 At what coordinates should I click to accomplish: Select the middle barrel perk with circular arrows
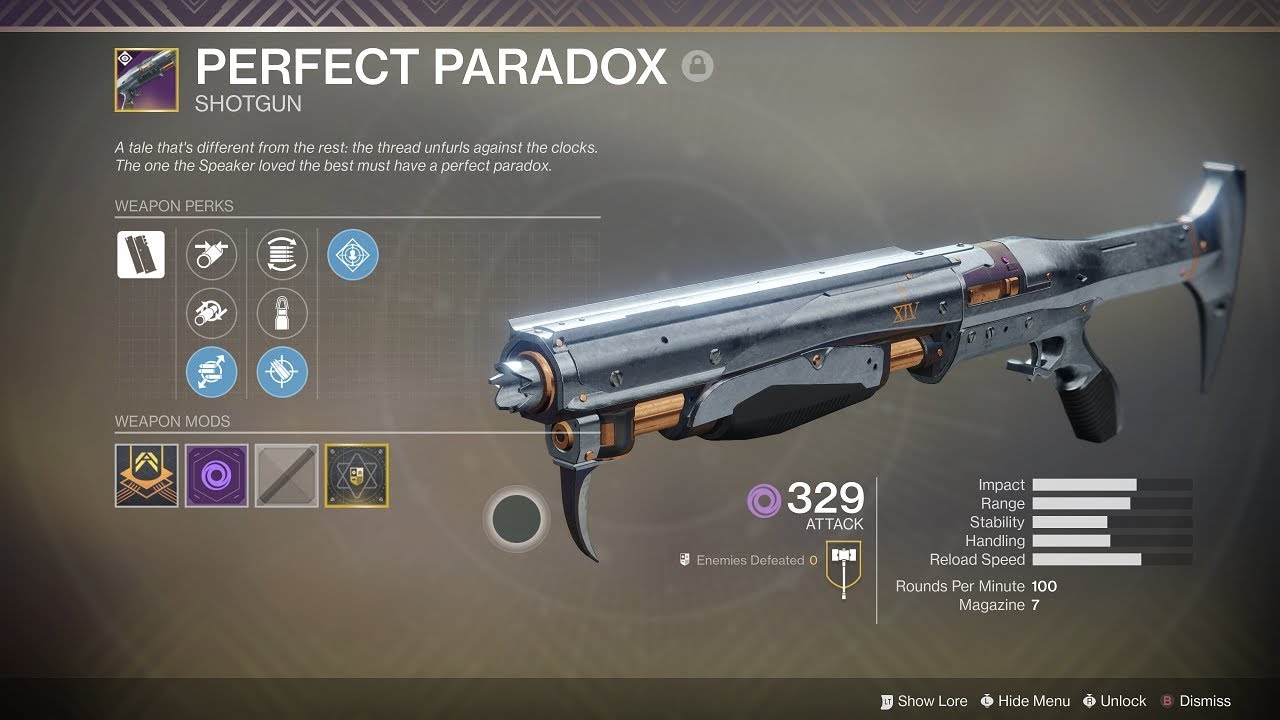212,314
